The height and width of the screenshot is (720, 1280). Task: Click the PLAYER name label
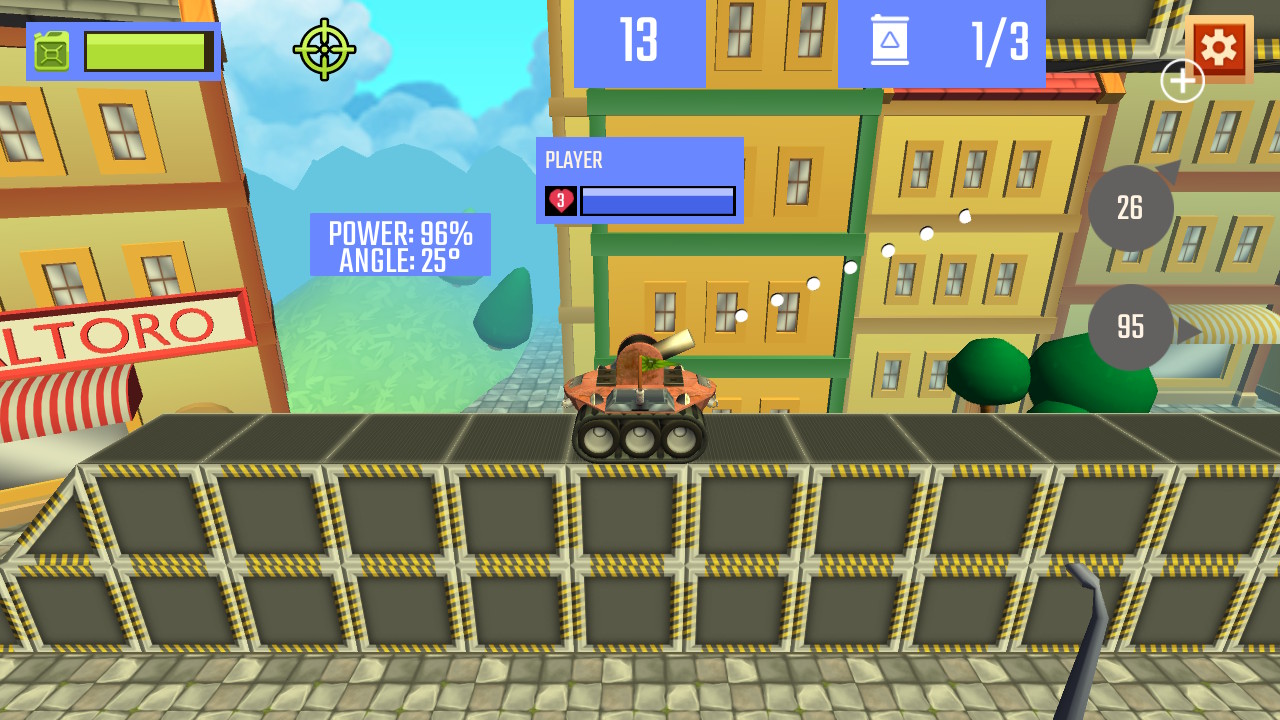point(573,159)
